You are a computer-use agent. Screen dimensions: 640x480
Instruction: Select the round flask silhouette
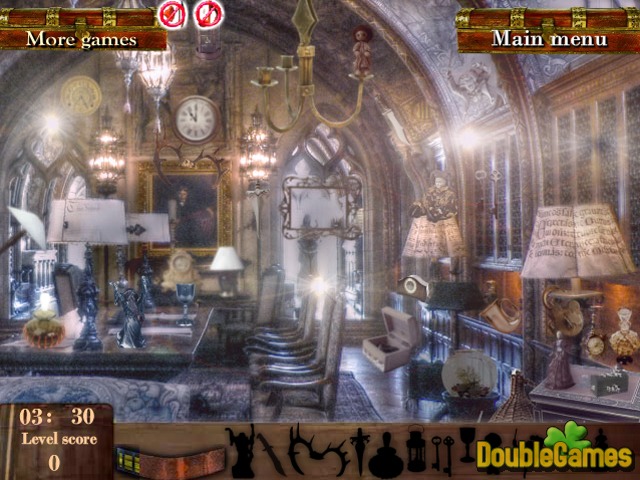click(384, 454)
